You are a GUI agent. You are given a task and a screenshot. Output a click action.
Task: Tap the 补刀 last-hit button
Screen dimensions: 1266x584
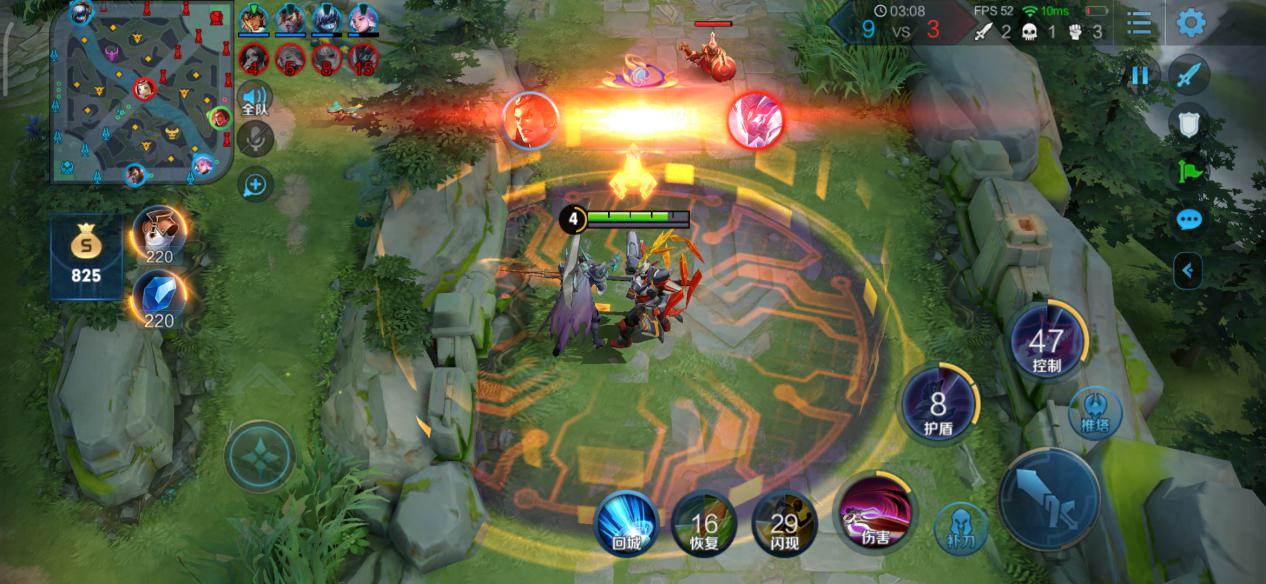(x=960, y=528)
